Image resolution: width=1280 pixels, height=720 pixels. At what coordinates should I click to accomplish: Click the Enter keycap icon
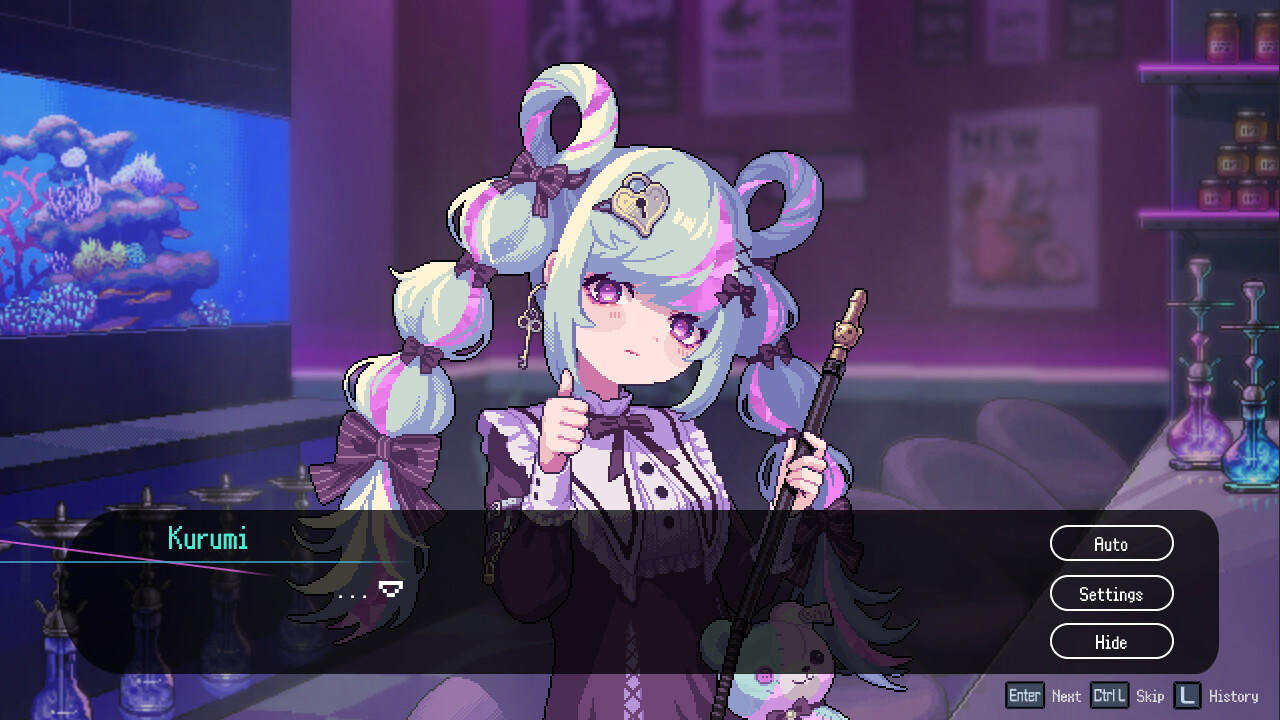[x=1024, y=695]
